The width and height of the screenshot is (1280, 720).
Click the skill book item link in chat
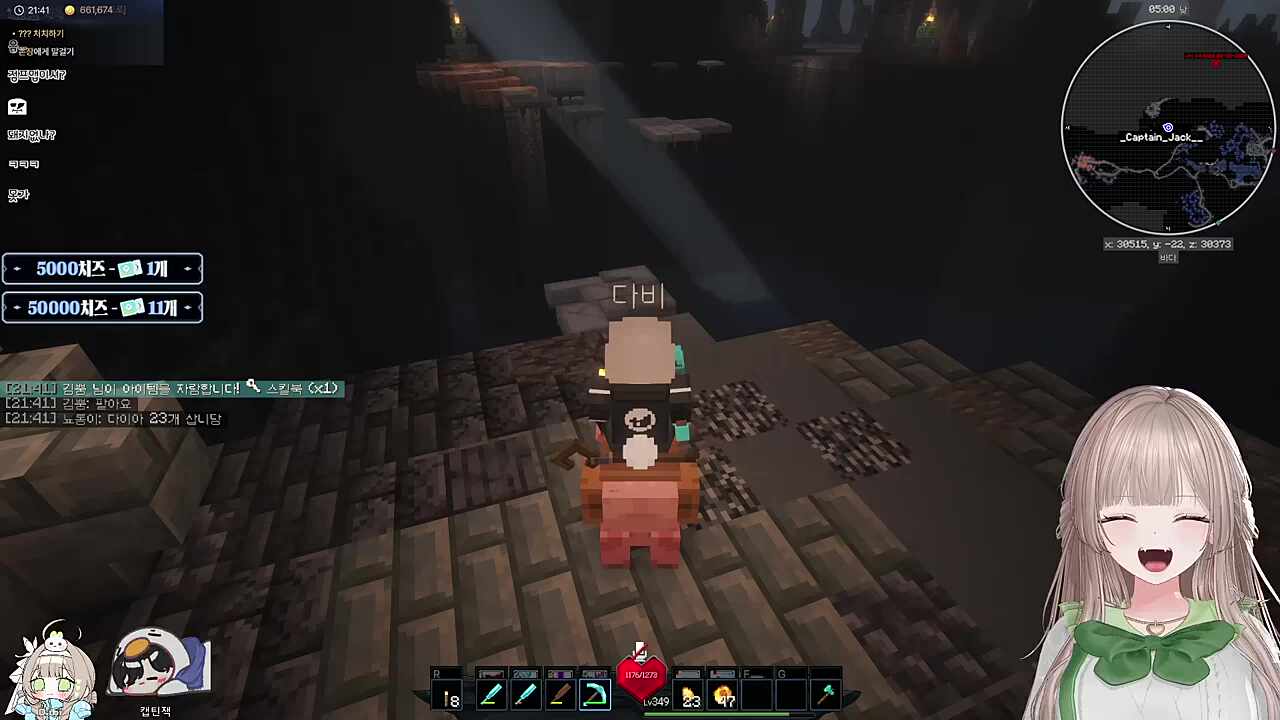click(x=295, y=388)
